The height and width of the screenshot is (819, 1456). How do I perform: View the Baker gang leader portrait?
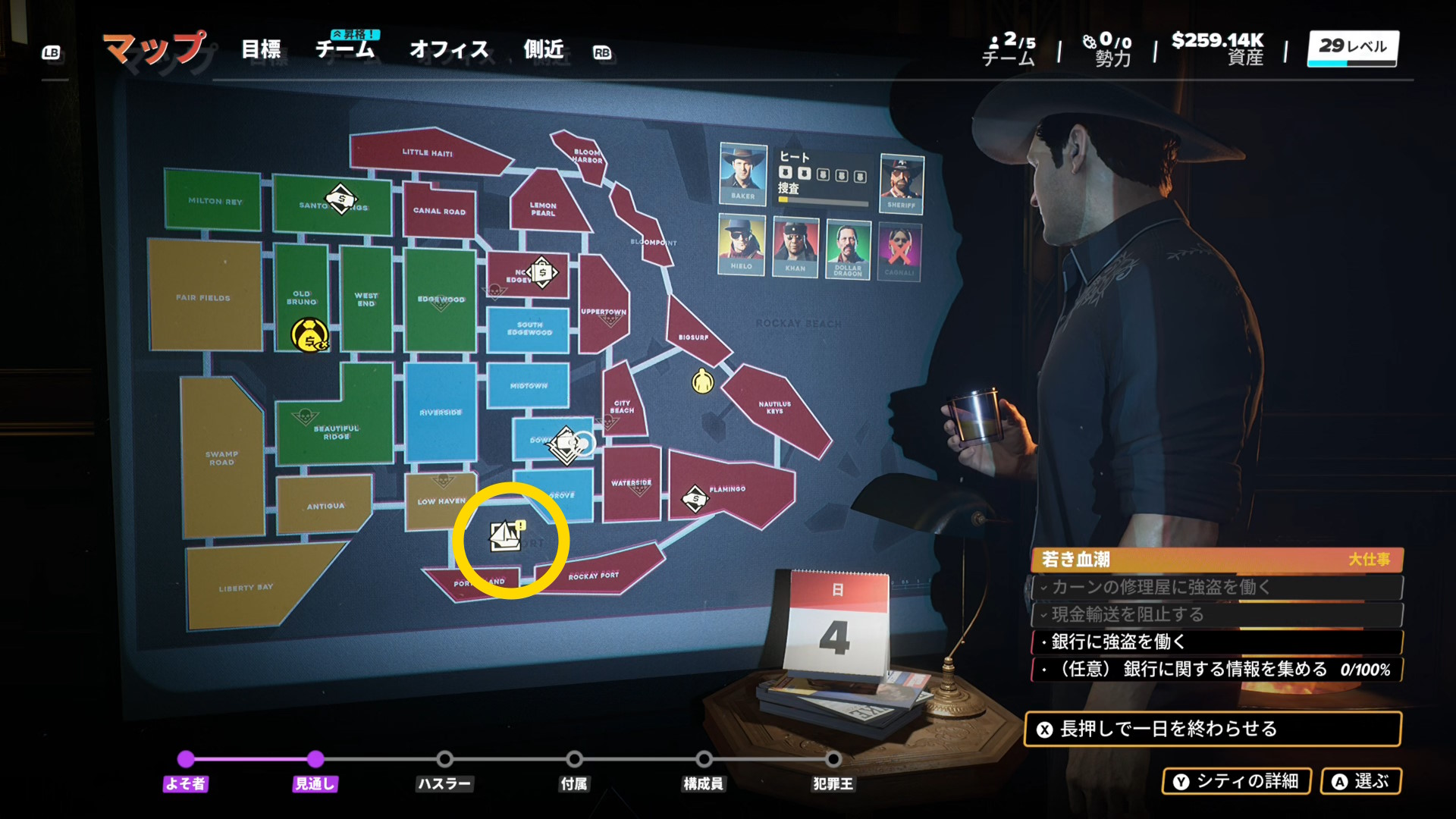pos(742,173)
